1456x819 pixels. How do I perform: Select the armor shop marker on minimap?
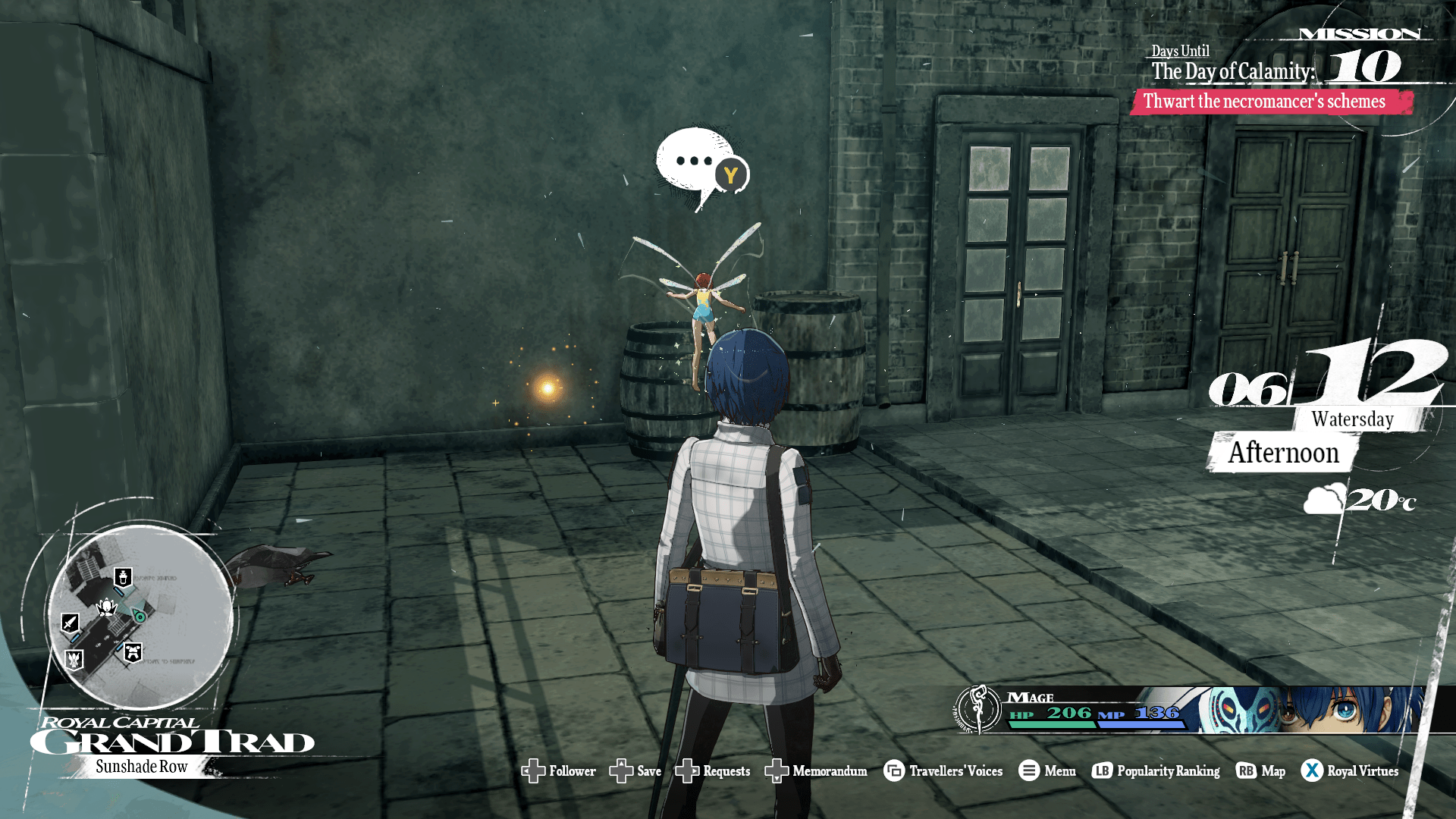click(x=133, y=652)
